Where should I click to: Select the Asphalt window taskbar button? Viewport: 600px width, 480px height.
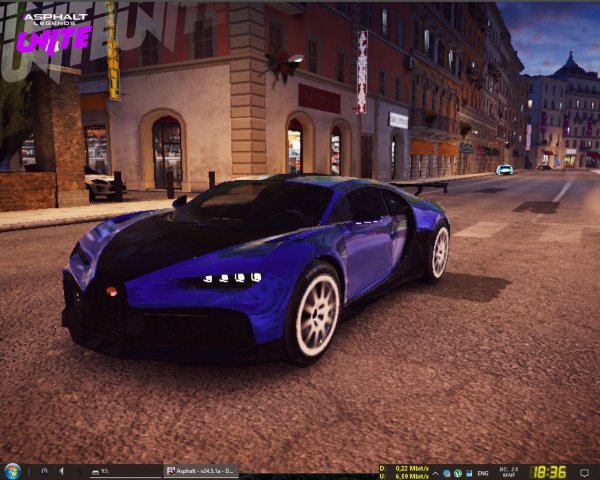tap(201, 471)
